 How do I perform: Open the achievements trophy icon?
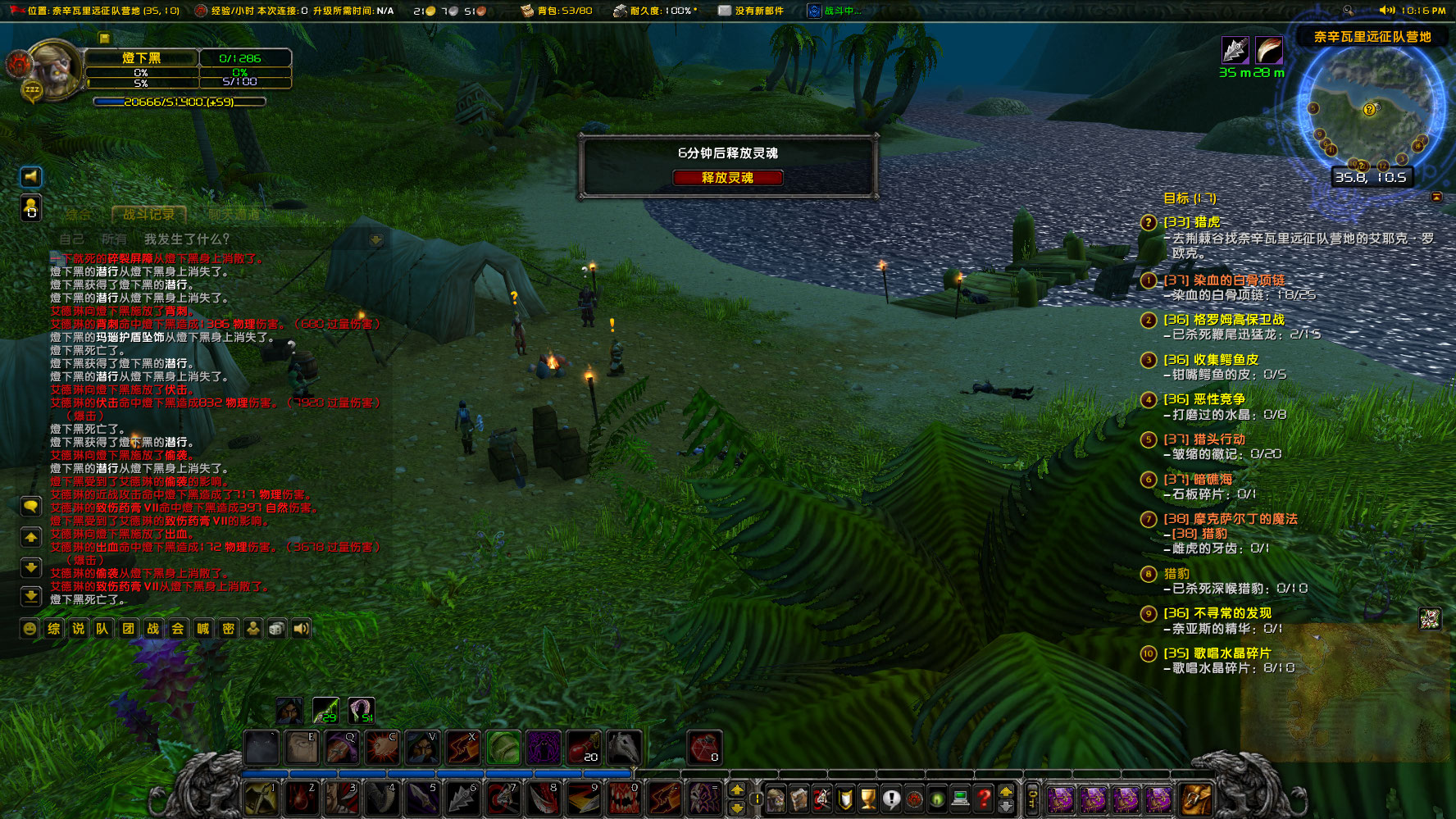pos(867,799)
